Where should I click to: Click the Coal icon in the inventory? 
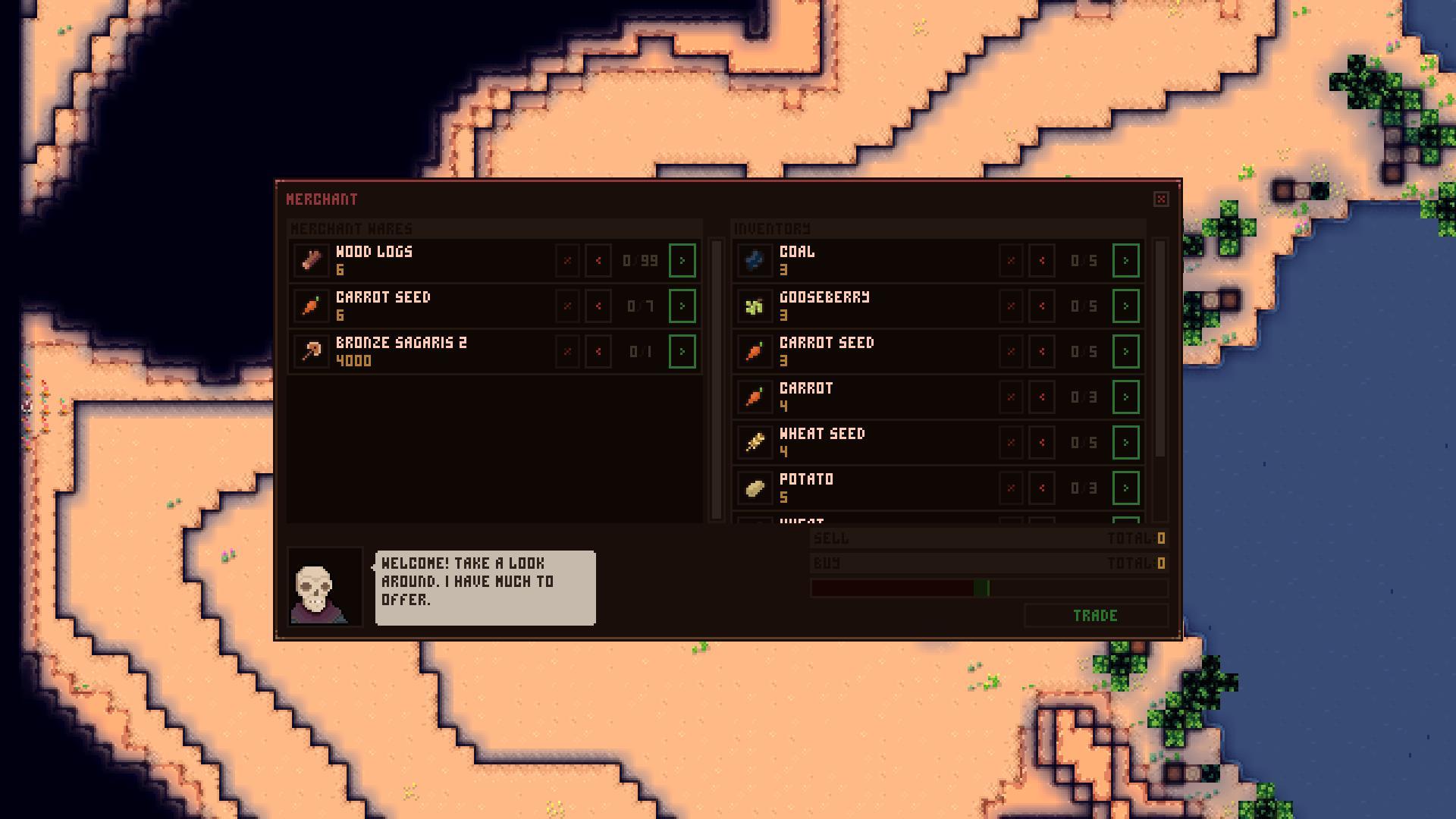[x=755, y=260]
